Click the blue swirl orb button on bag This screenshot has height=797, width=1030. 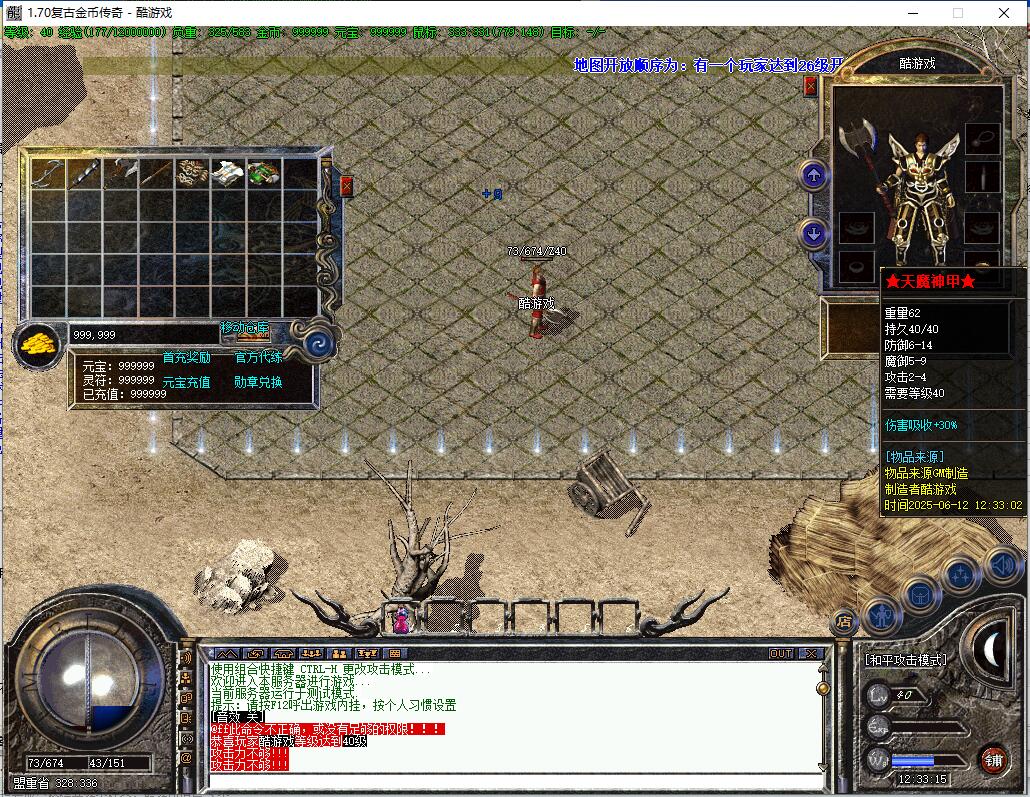click(321, 343)
